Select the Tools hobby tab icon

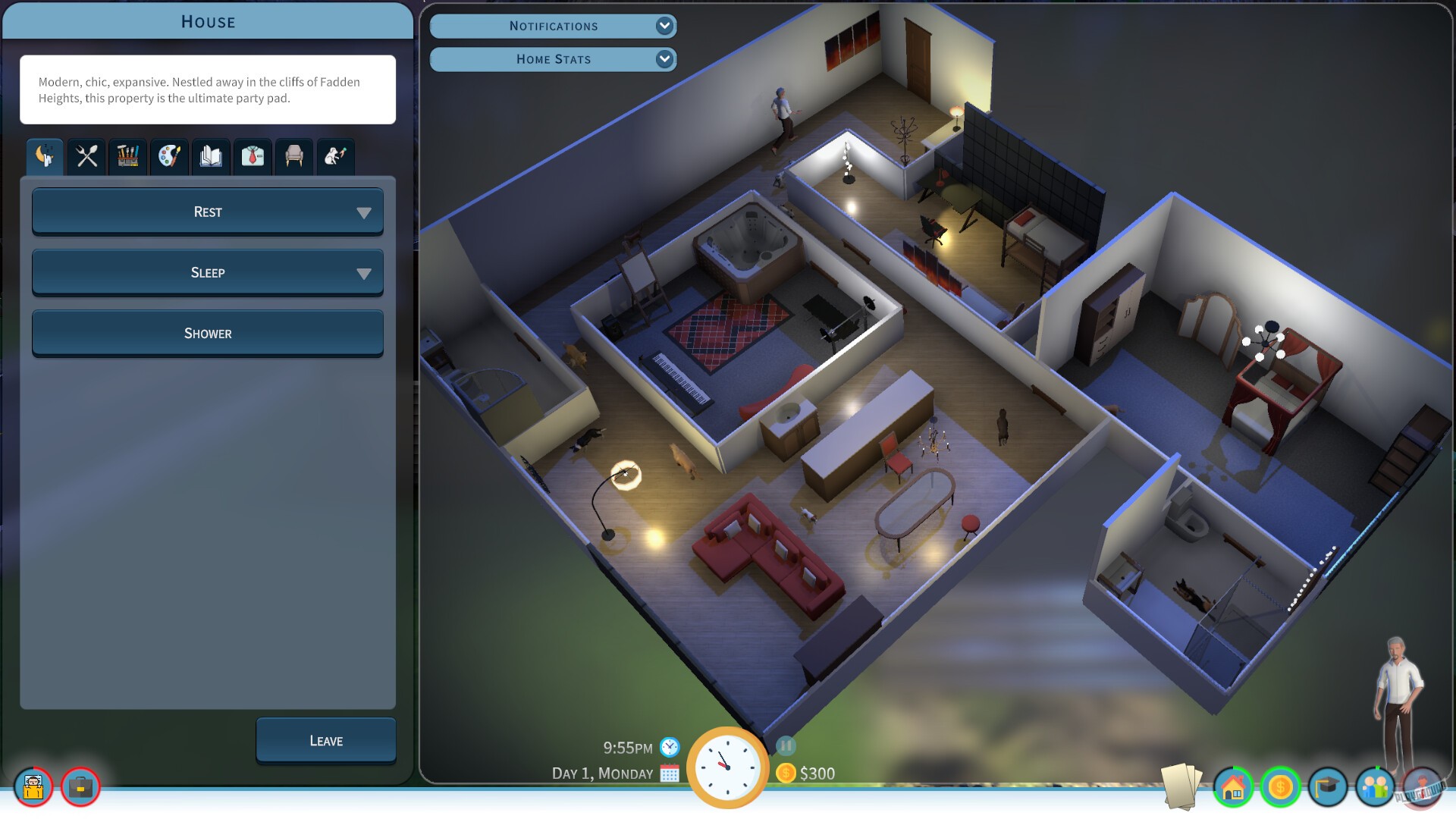tap(127, 157)
